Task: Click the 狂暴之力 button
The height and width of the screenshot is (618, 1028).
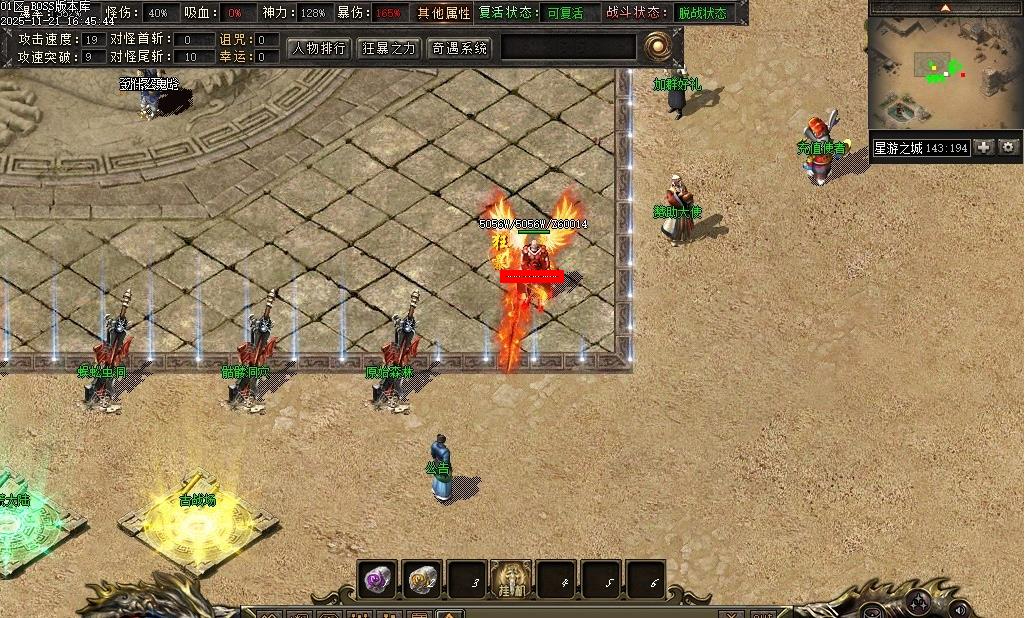Action: 389,47
